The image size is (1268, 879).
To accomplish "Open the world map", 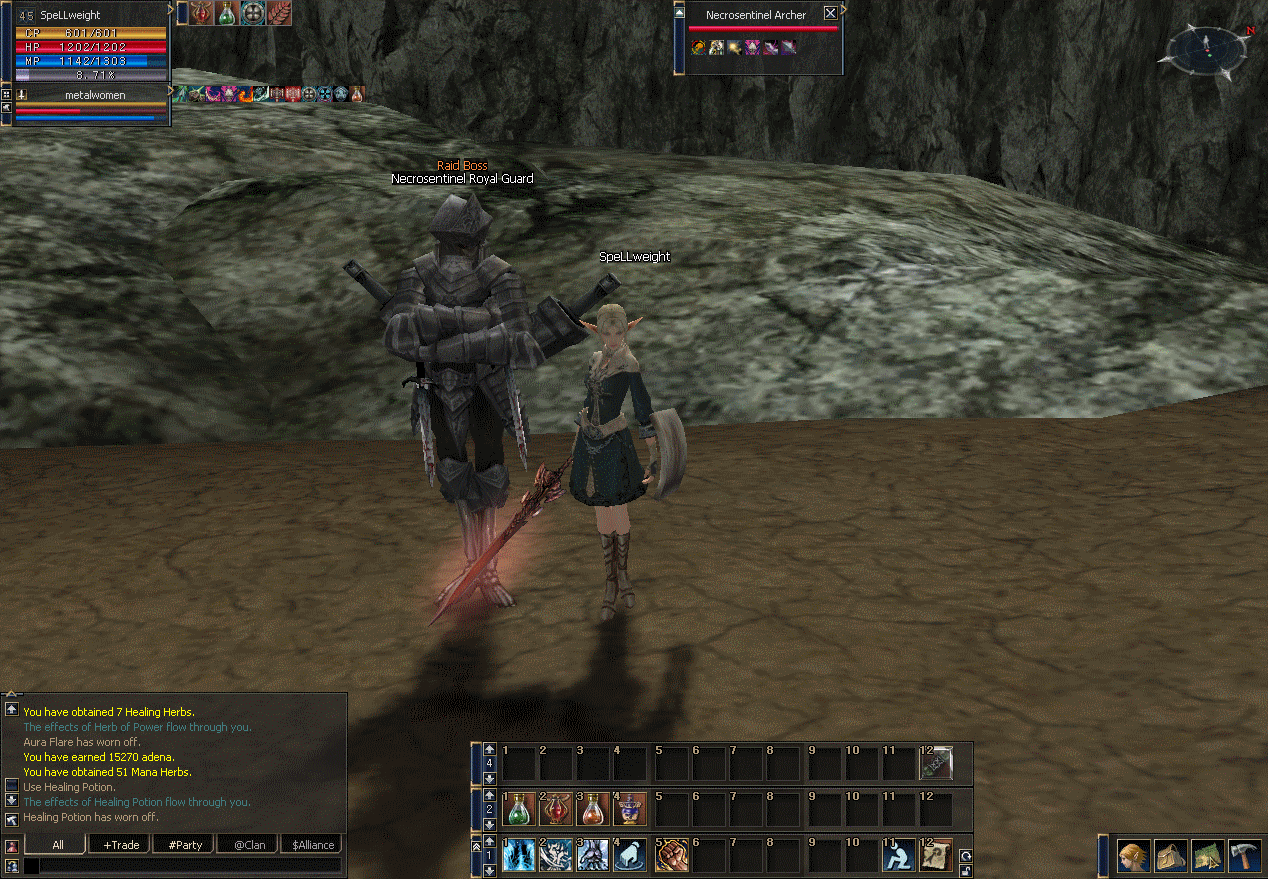I will click(x=1207, y=857).
